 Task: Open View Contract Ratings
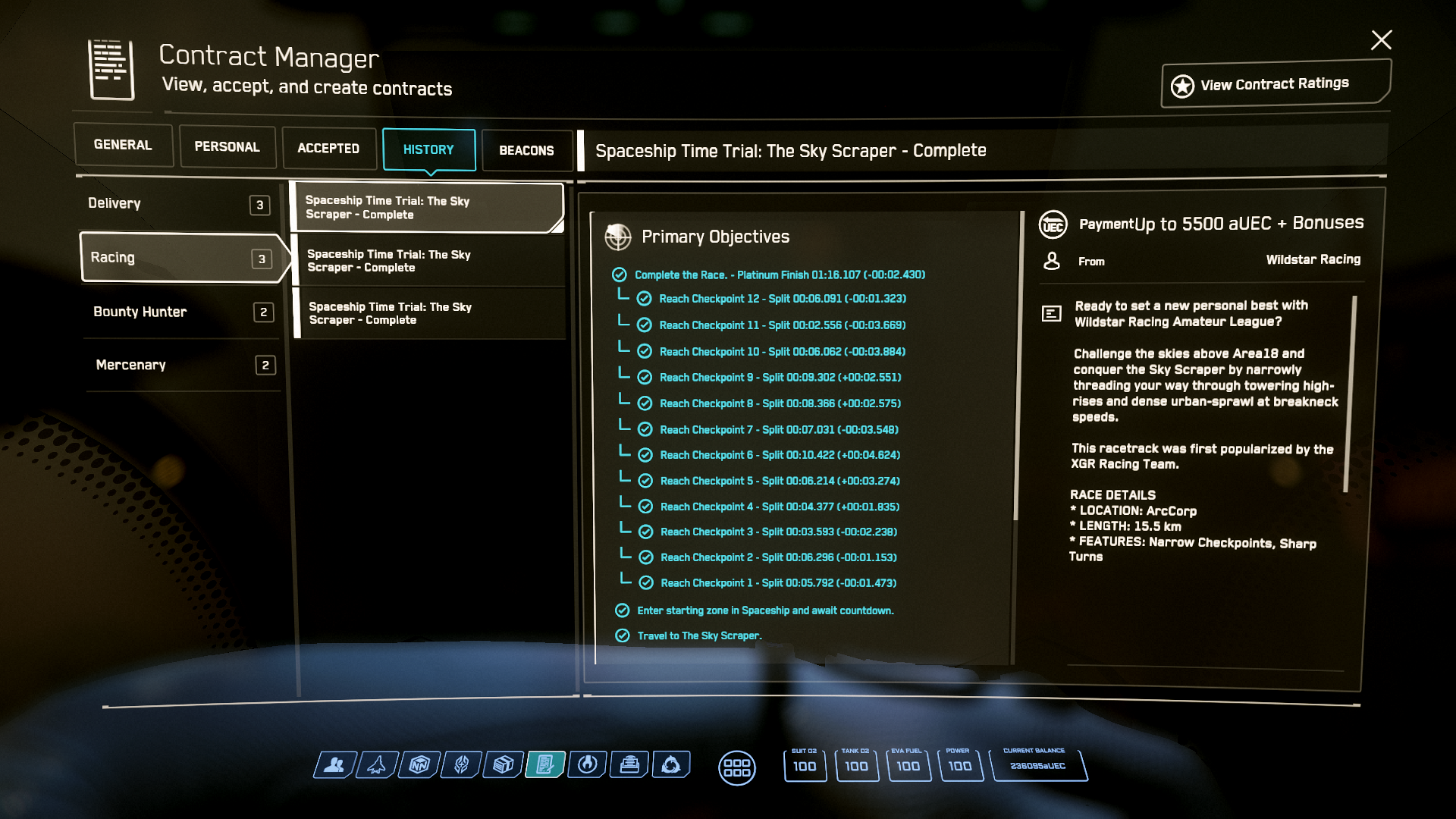[x=1275, y=84]
